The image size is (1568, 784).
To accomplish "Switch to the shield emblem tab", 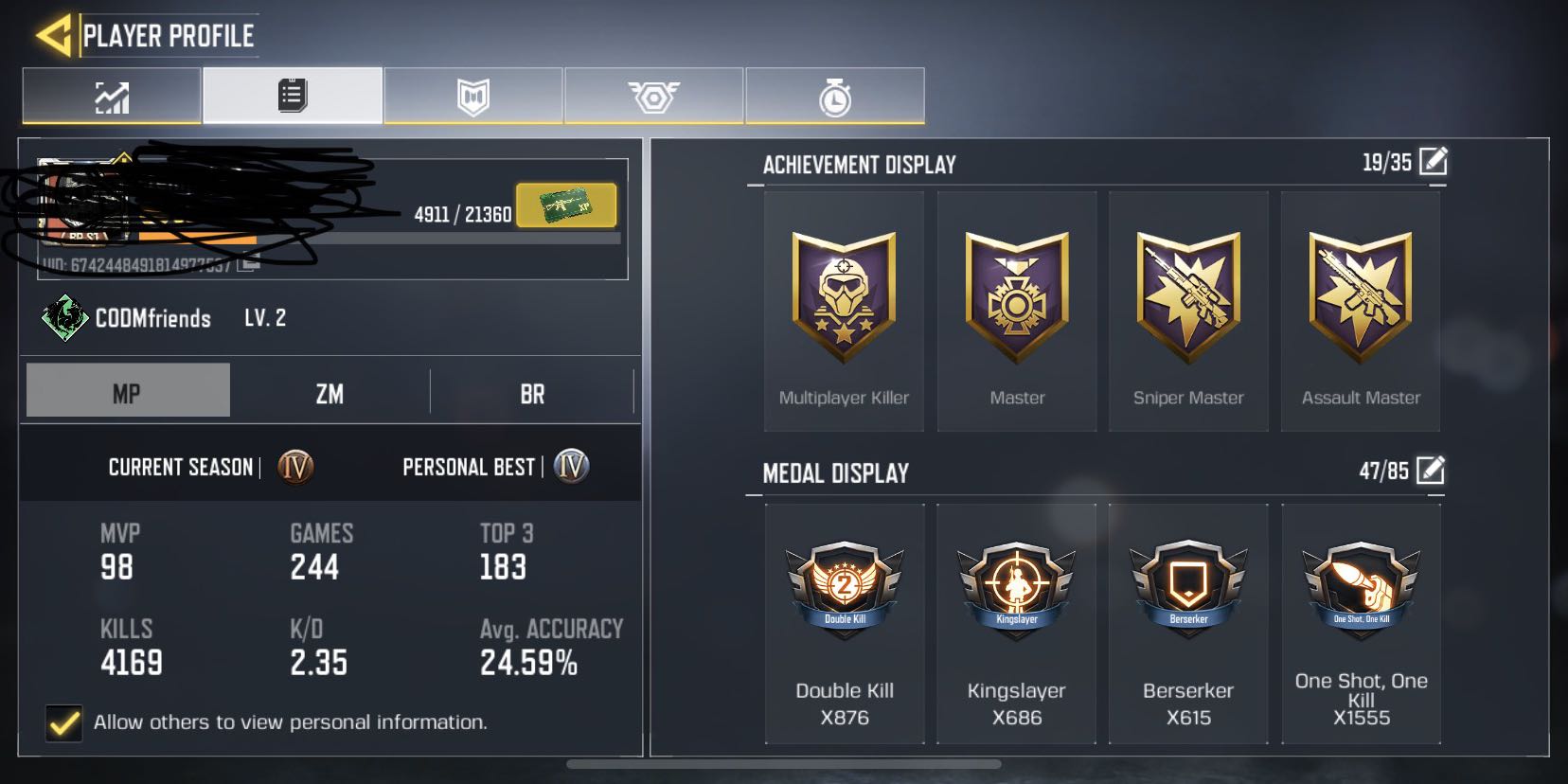I will (x=473, y=96).
